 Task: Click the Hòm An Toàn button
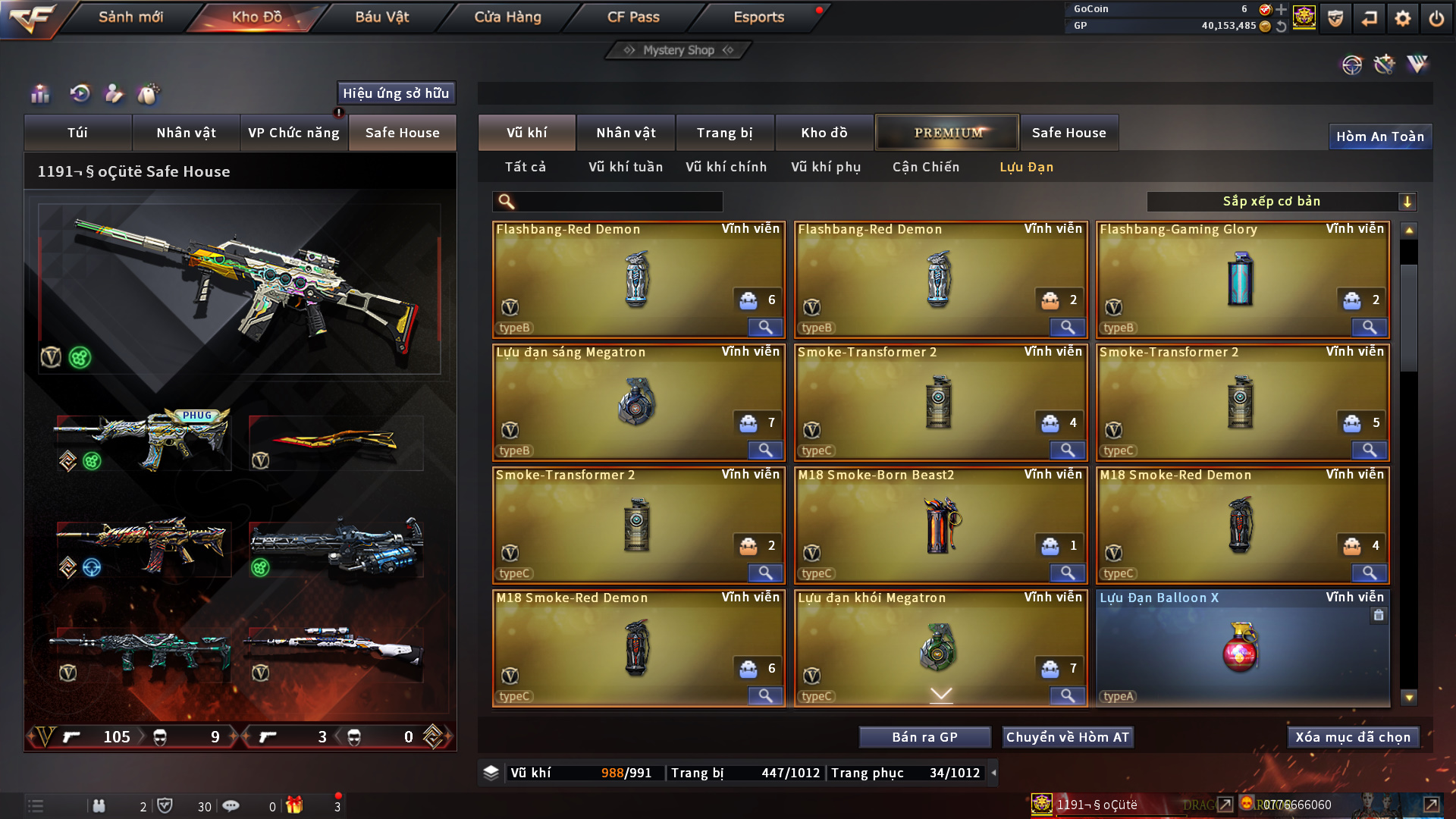[1379, 136]
